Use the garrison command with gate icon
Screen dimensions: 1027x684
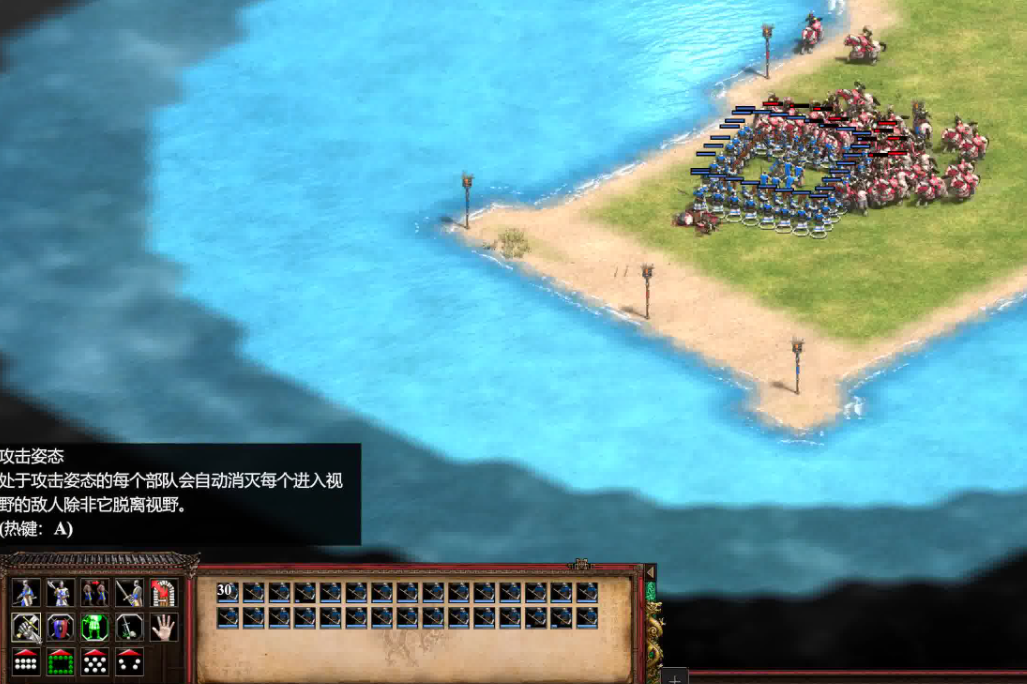[x=163, y=593]
